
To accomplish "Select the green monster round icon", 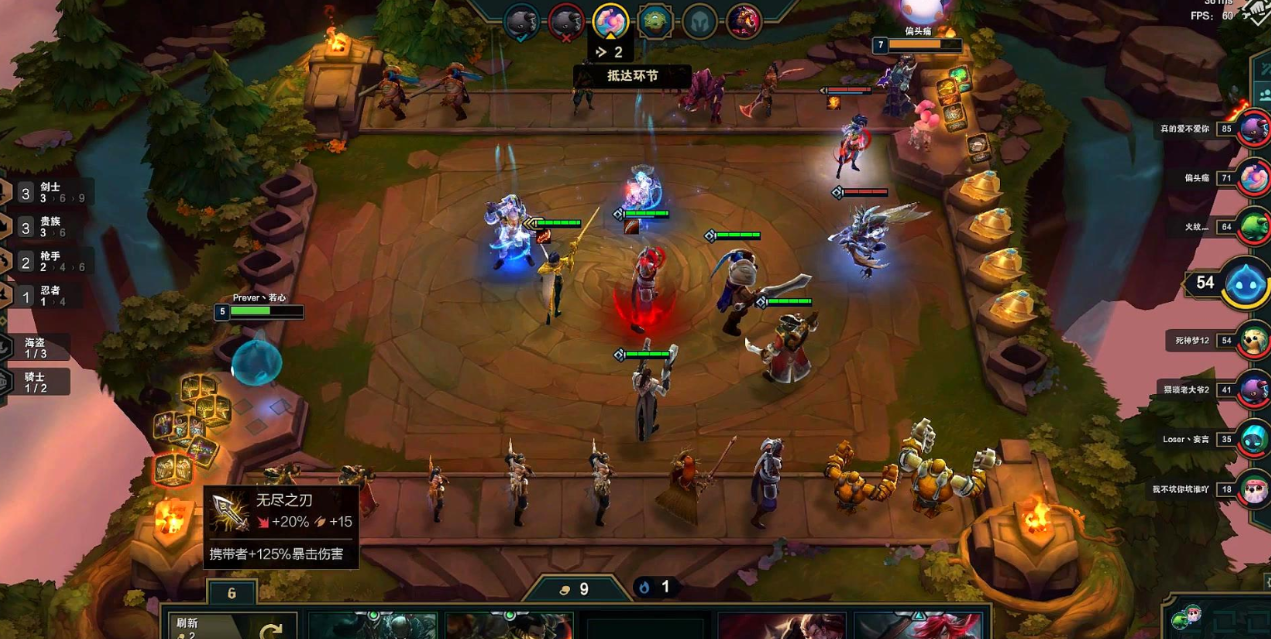I will coord(654,20).
